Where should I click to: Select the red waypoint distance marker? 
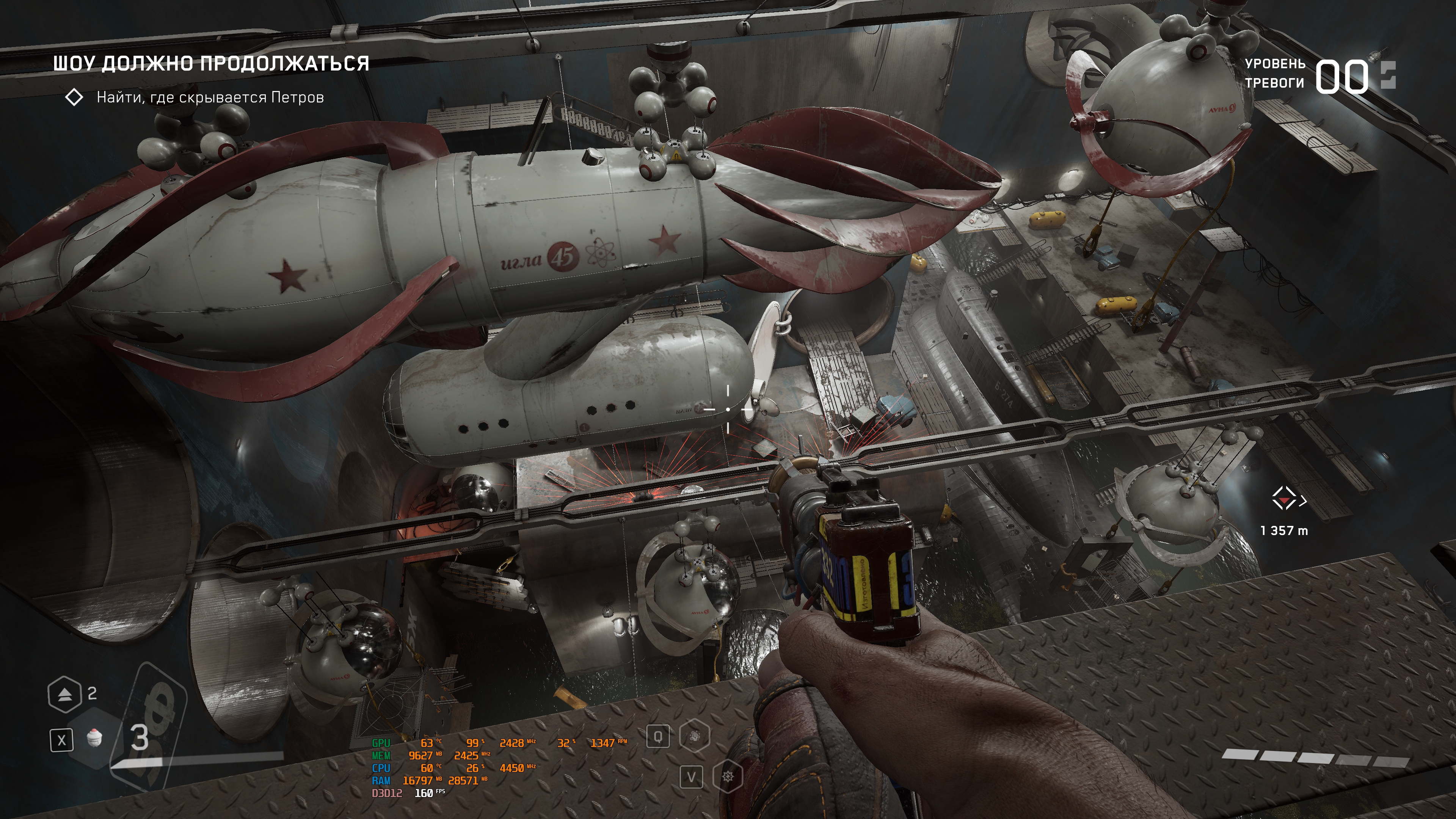1284,500
